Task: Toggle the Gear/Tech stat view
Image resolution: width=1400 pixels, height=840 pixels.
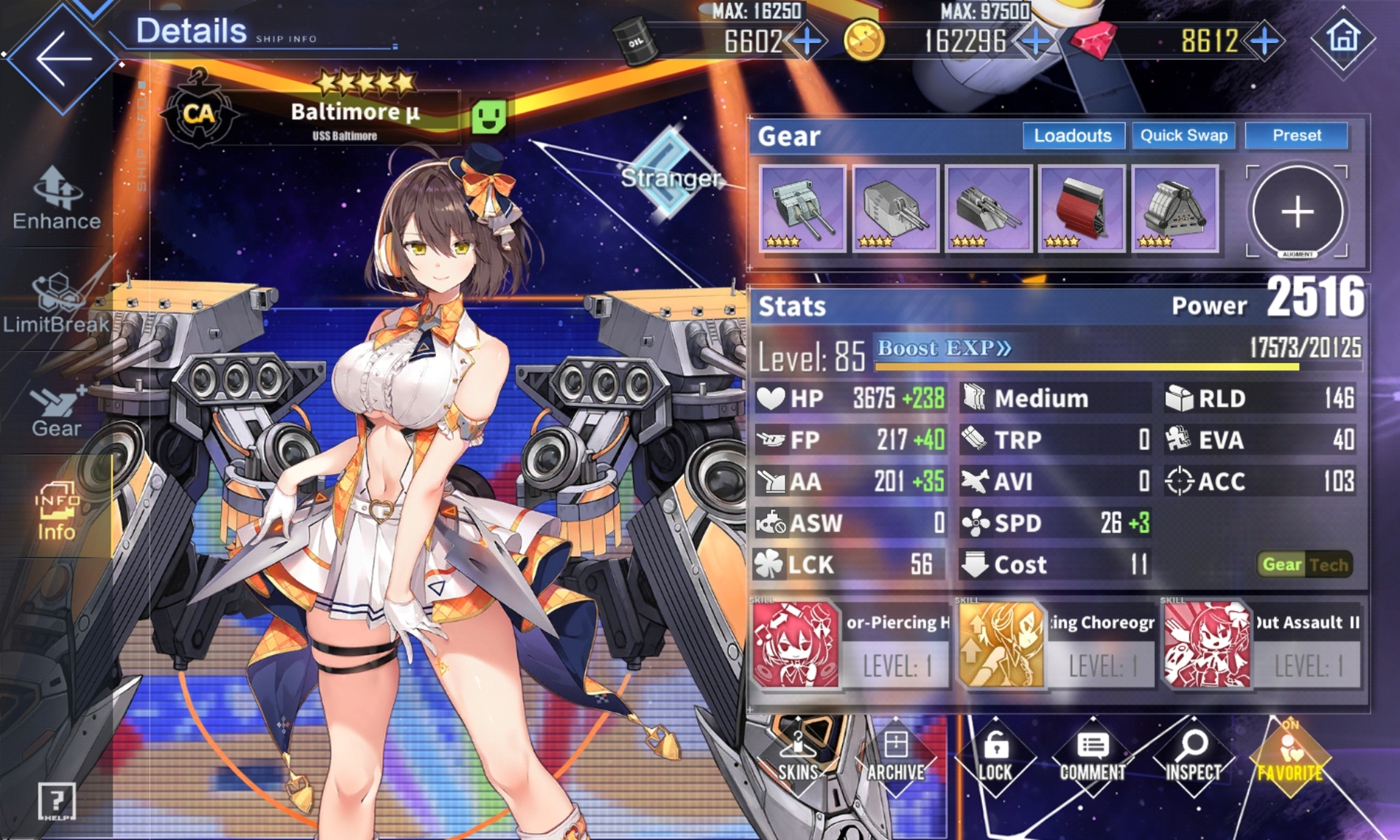Action: click(1304, 564)
